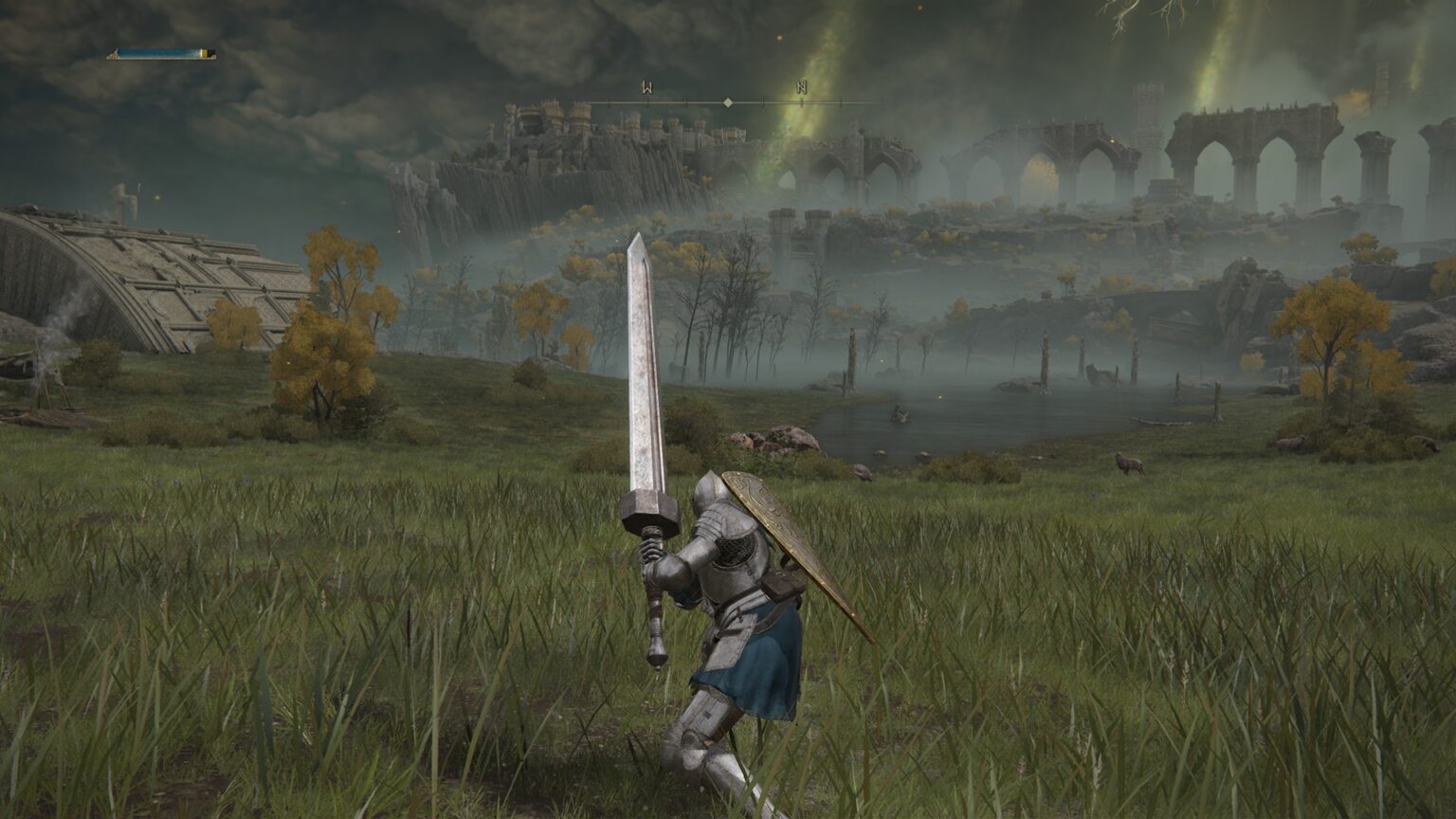Toggle the compass tick mark left of the diamond
1456x819 pixels.
tap(686, 101)
